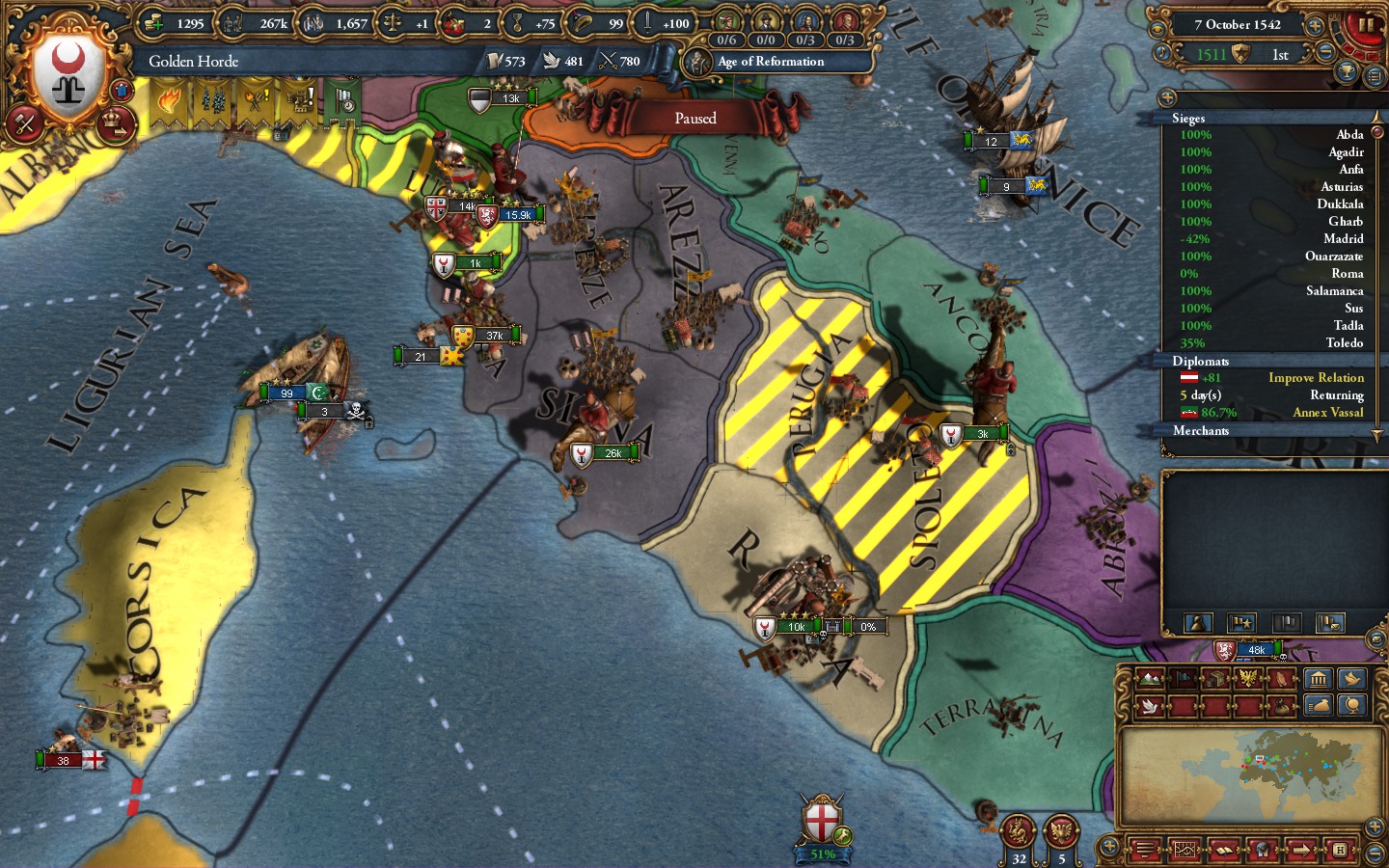Screen dimensions: 1389x868
Task: Select the diplomacy dove mapmode icon
Action: click(1150, 705)
